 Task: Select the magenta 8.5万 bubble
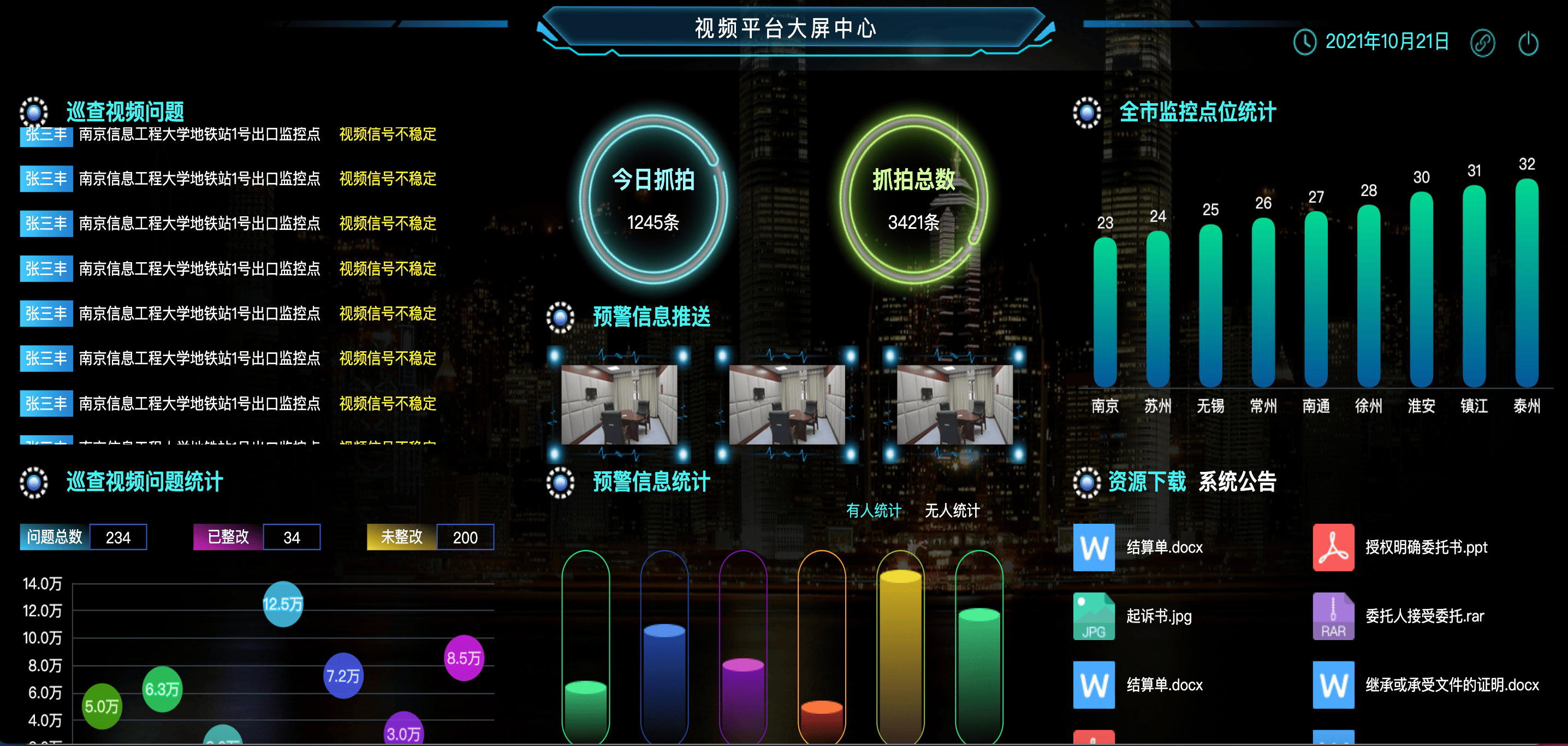coord(464,658)
